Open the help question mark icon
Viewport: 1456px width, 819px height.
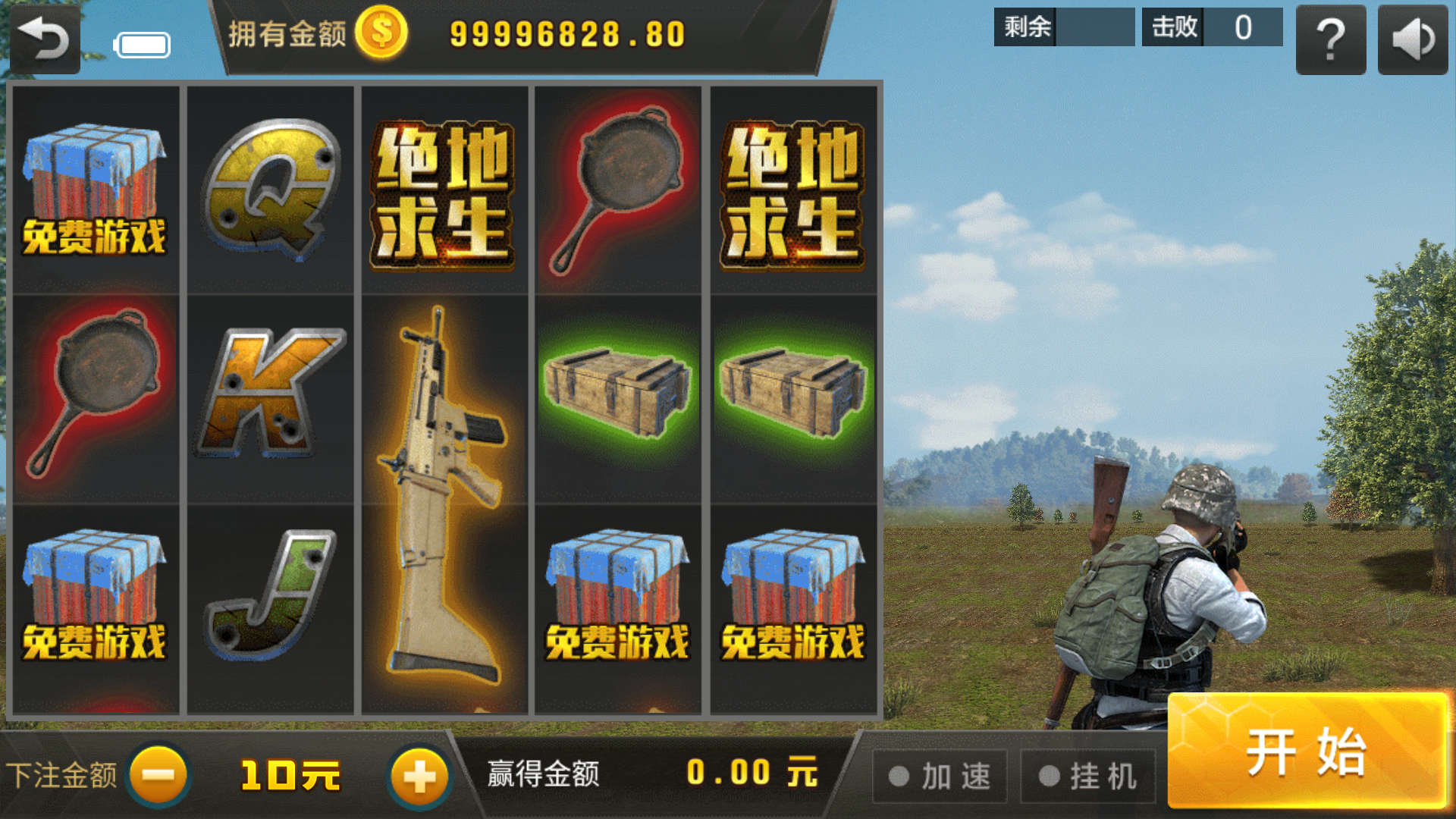(1330, 39)
